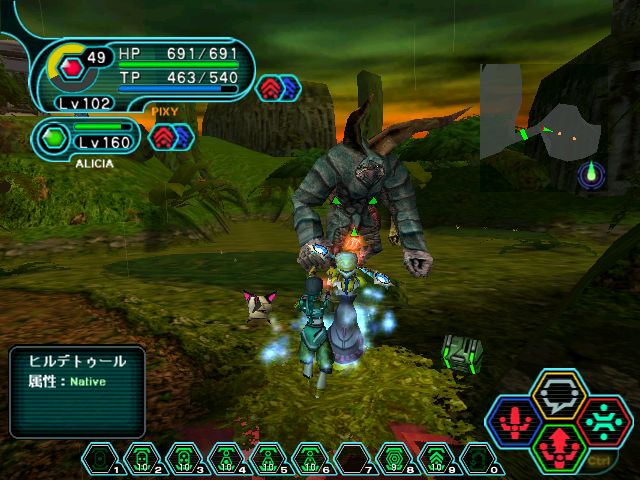Activate the blue-framed red attack action
Image resolution: width=640 pixels, height=480 pixels.
pos(514,422)
